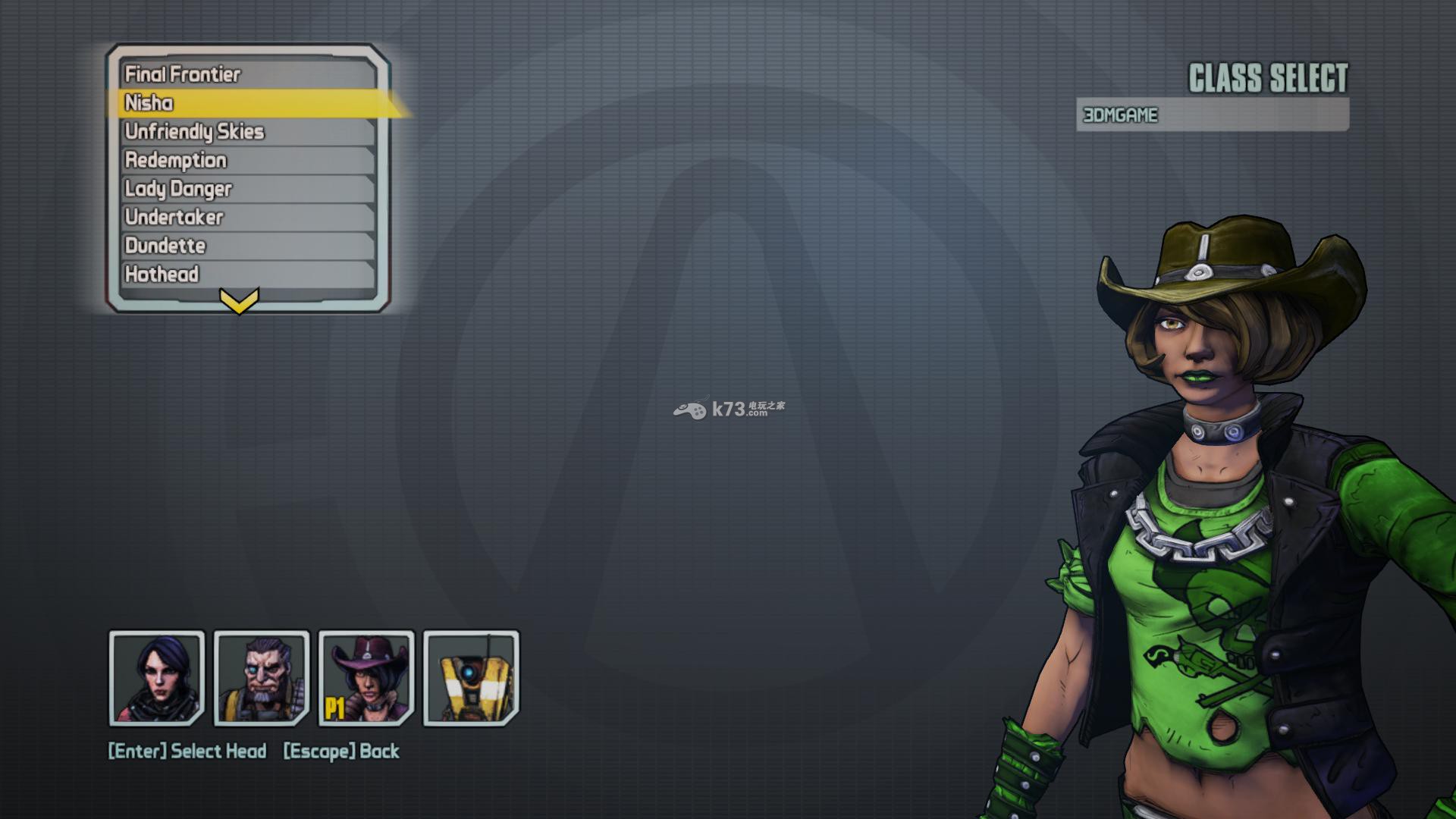The width and height of the screenshot is (1456, 819).
Task: Pick the Claptrap robot class portrait
Action: point(471,678)
